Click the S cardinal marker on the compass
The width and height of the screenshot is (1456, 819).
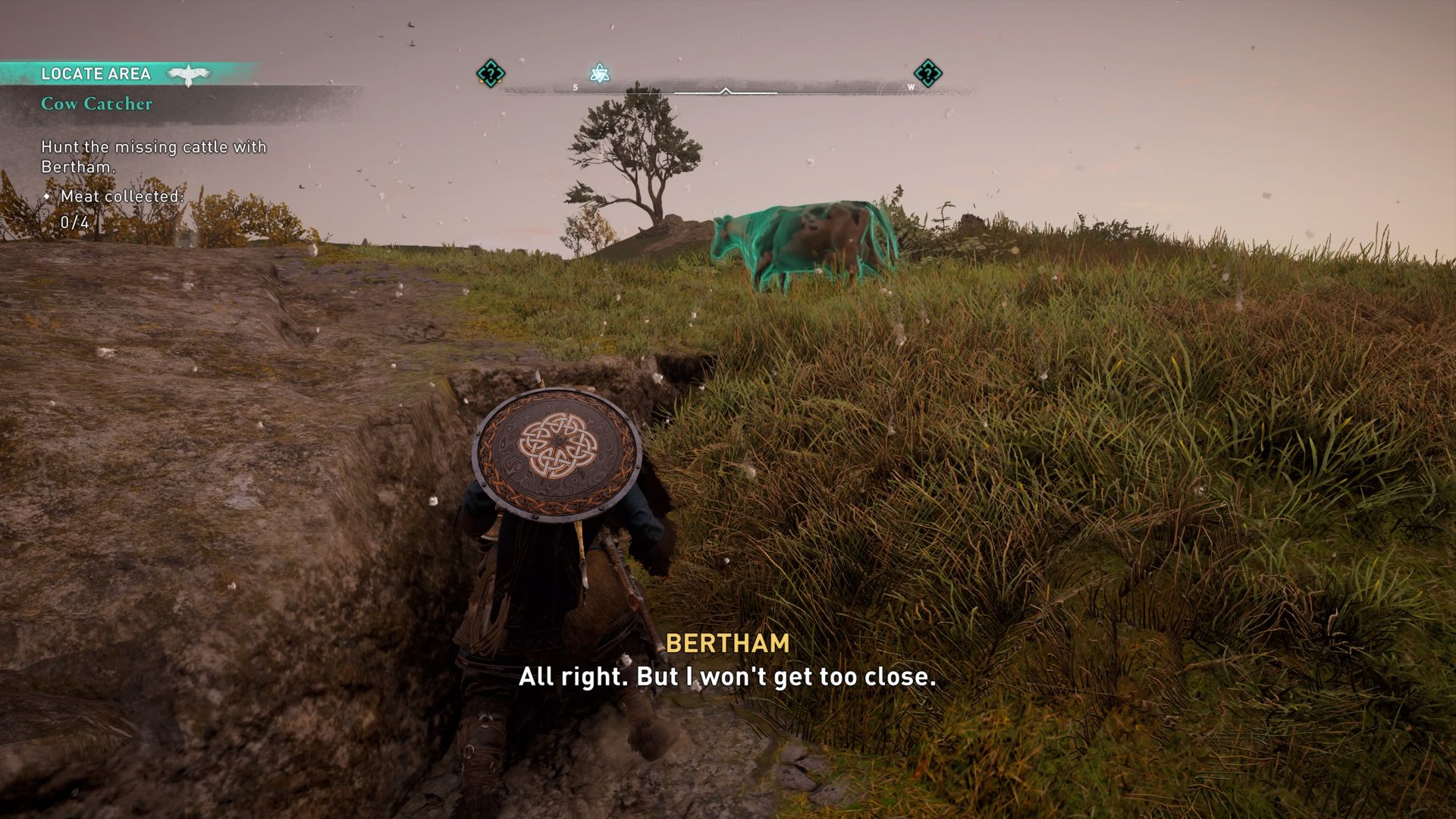coord(576,86)
